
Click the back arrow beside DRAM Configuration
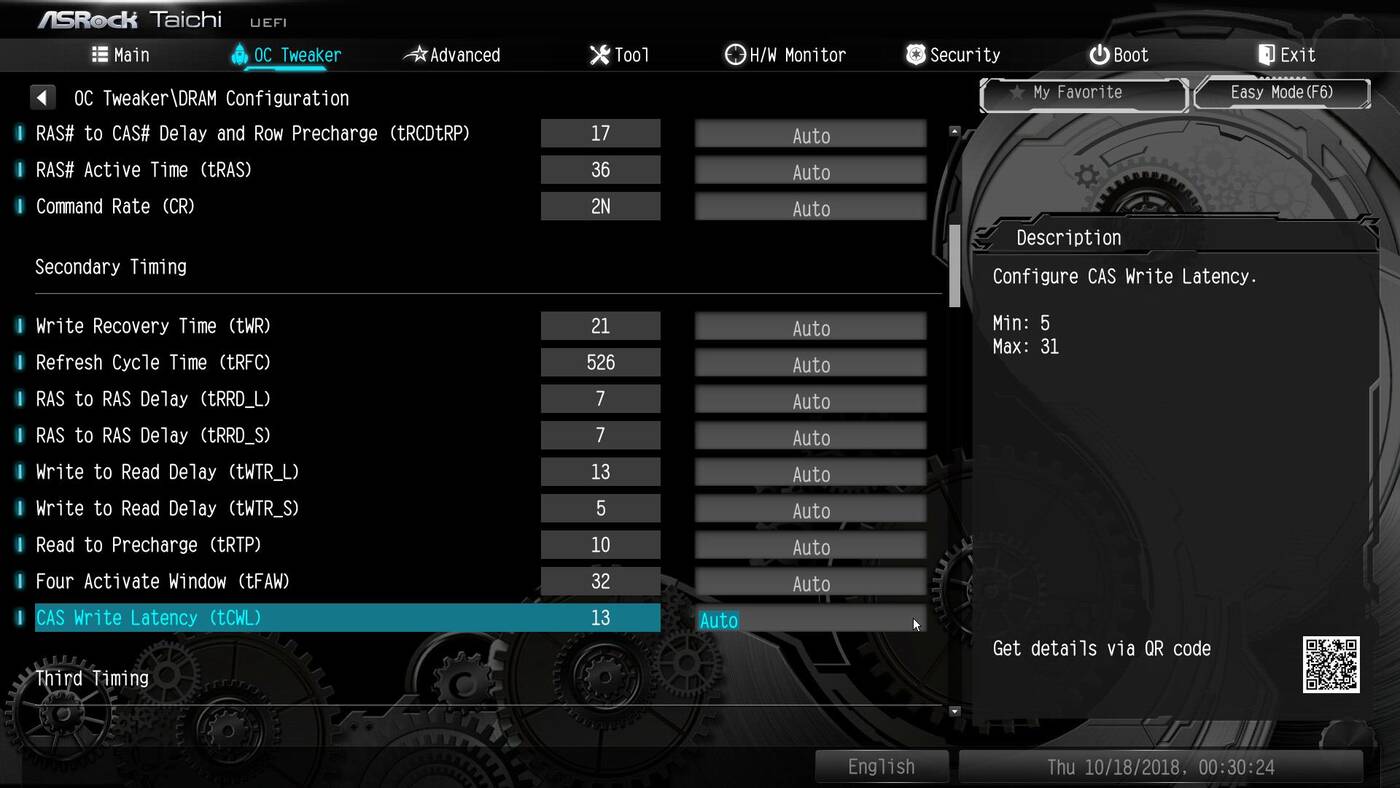(x=42, y=98)
